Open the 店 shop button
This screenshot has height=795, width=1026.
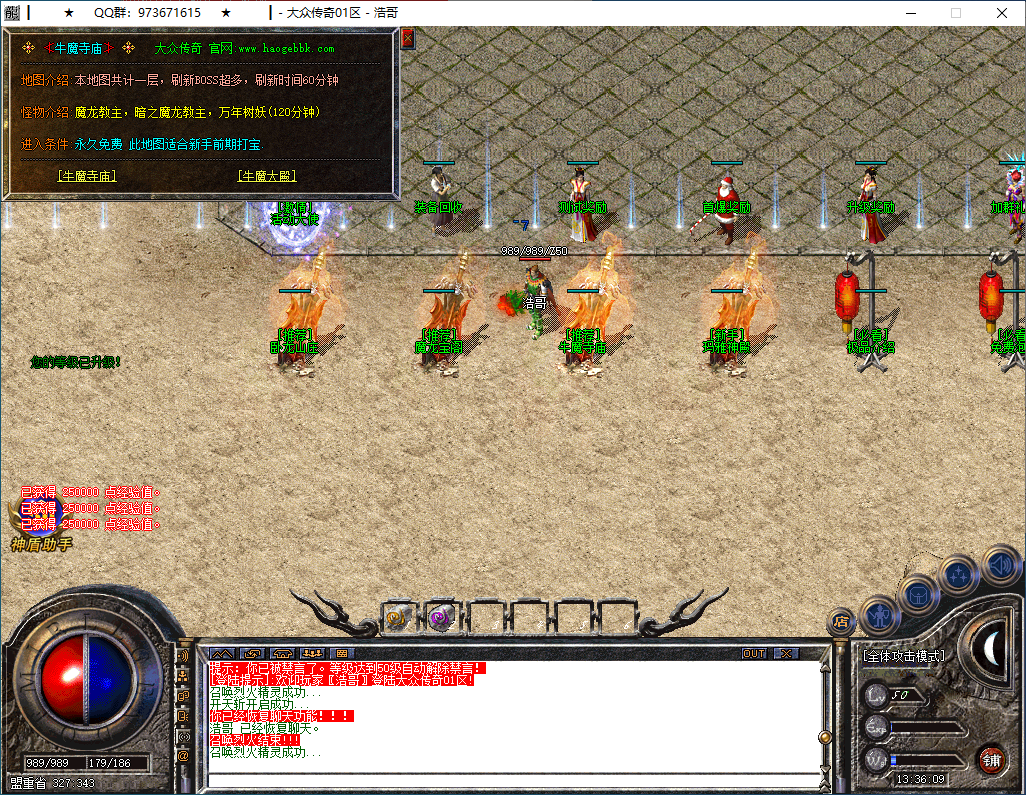[x=840, y=622]
